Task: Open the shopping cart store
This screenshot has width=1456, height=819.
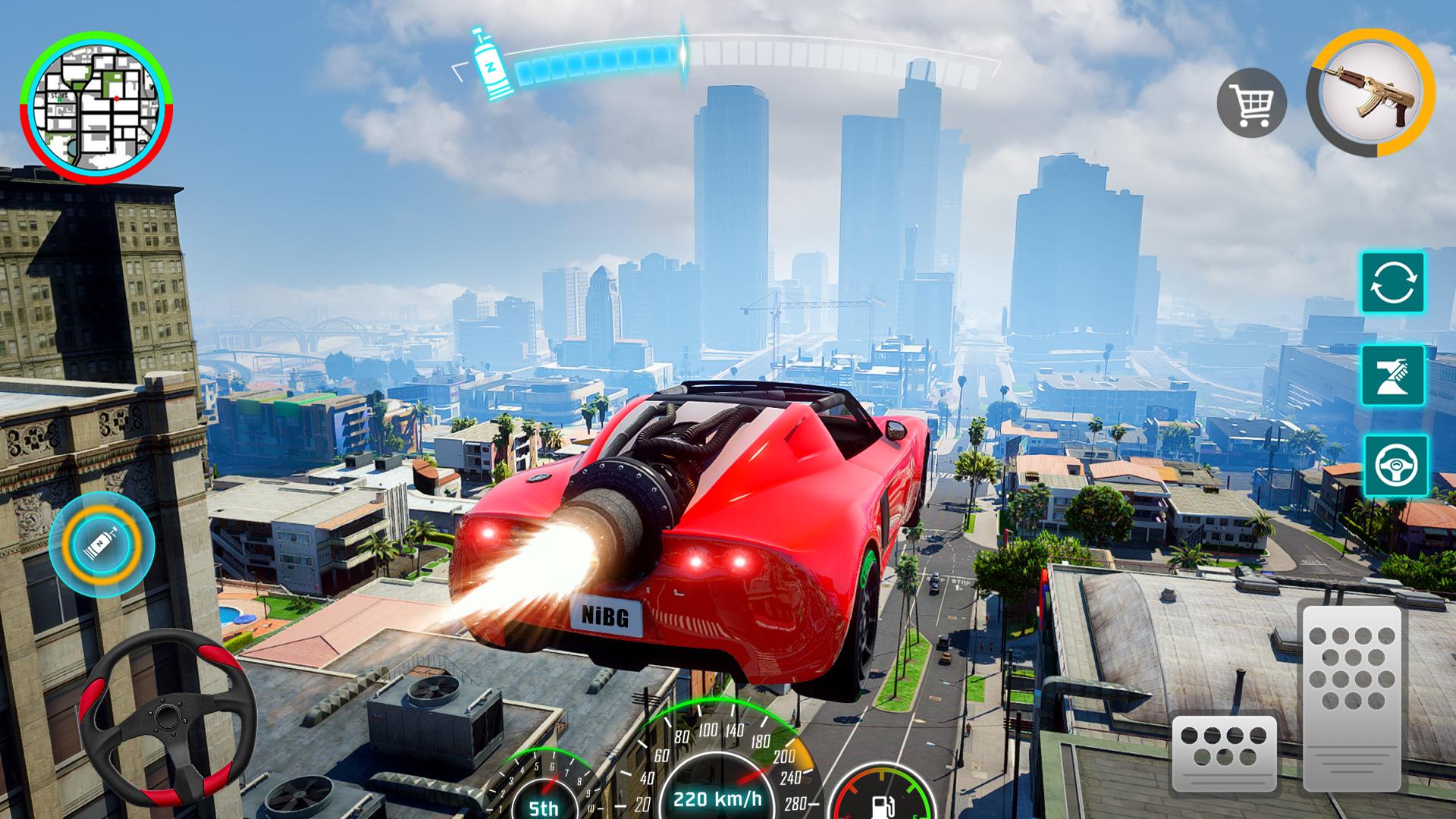Action: tap(1251, 102)
